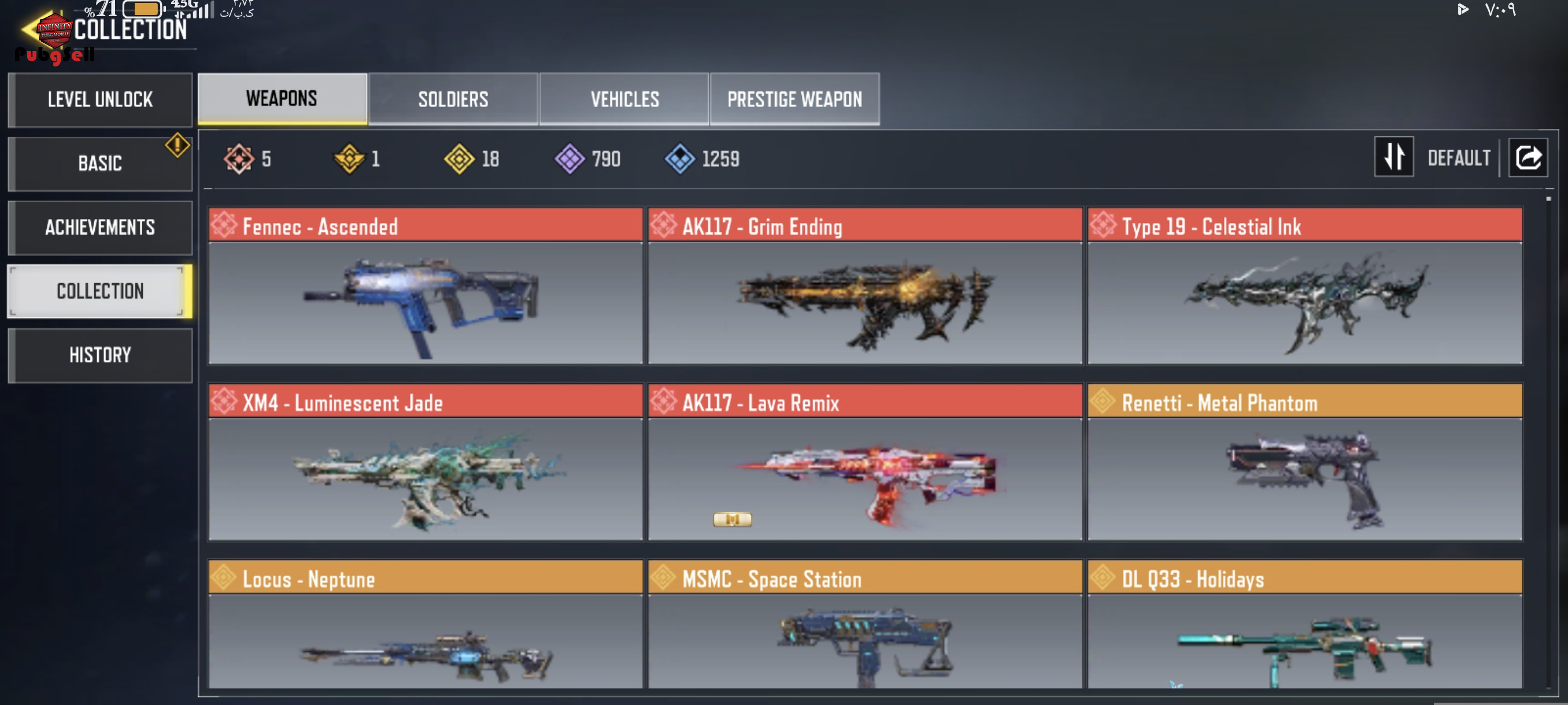Select XM4 - Luminescent Jade weapon
Image resolution: width=1568 pixels, height=705 pixels.
(425, 462)
